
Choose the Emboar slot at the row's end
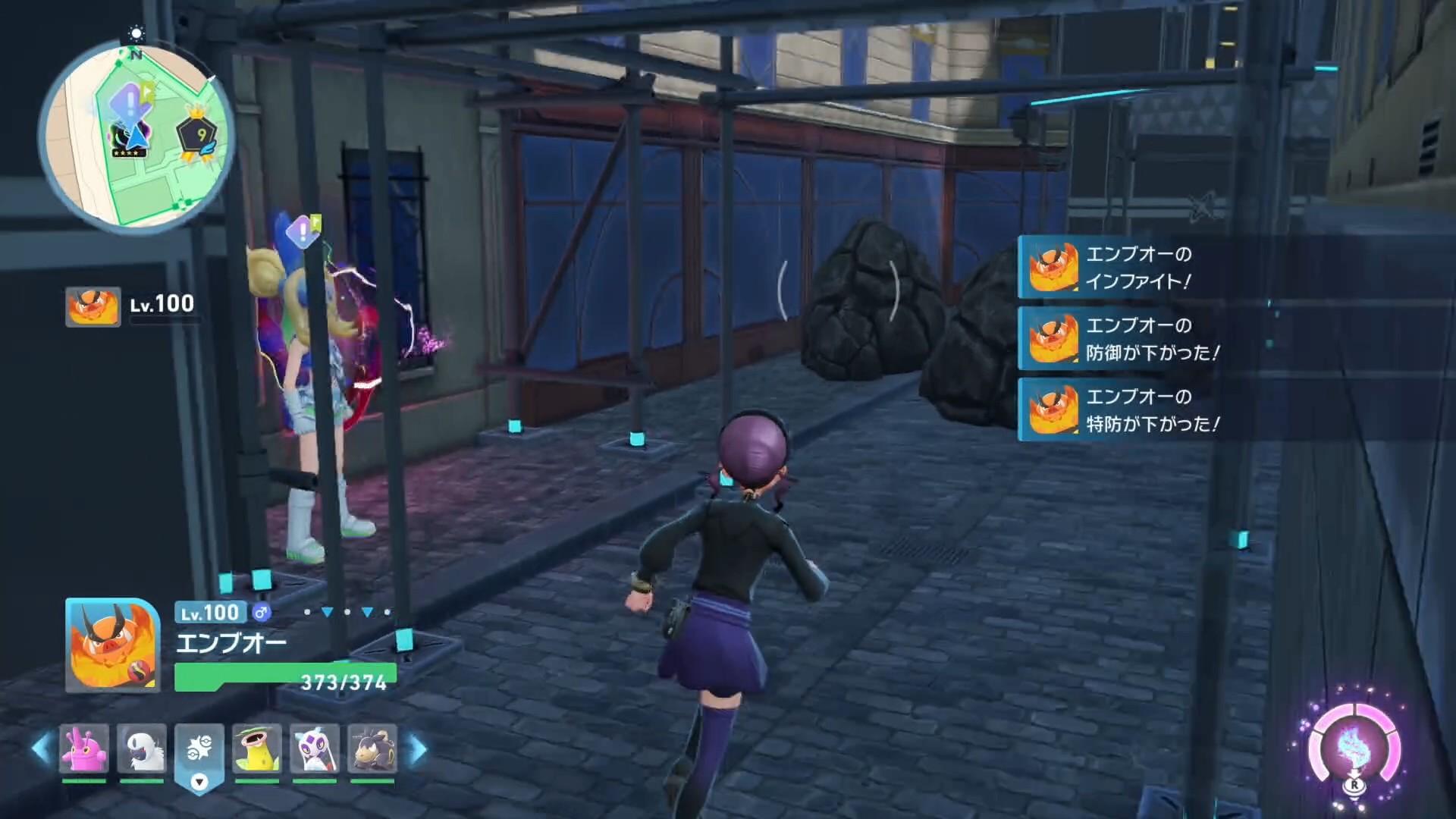372,748
